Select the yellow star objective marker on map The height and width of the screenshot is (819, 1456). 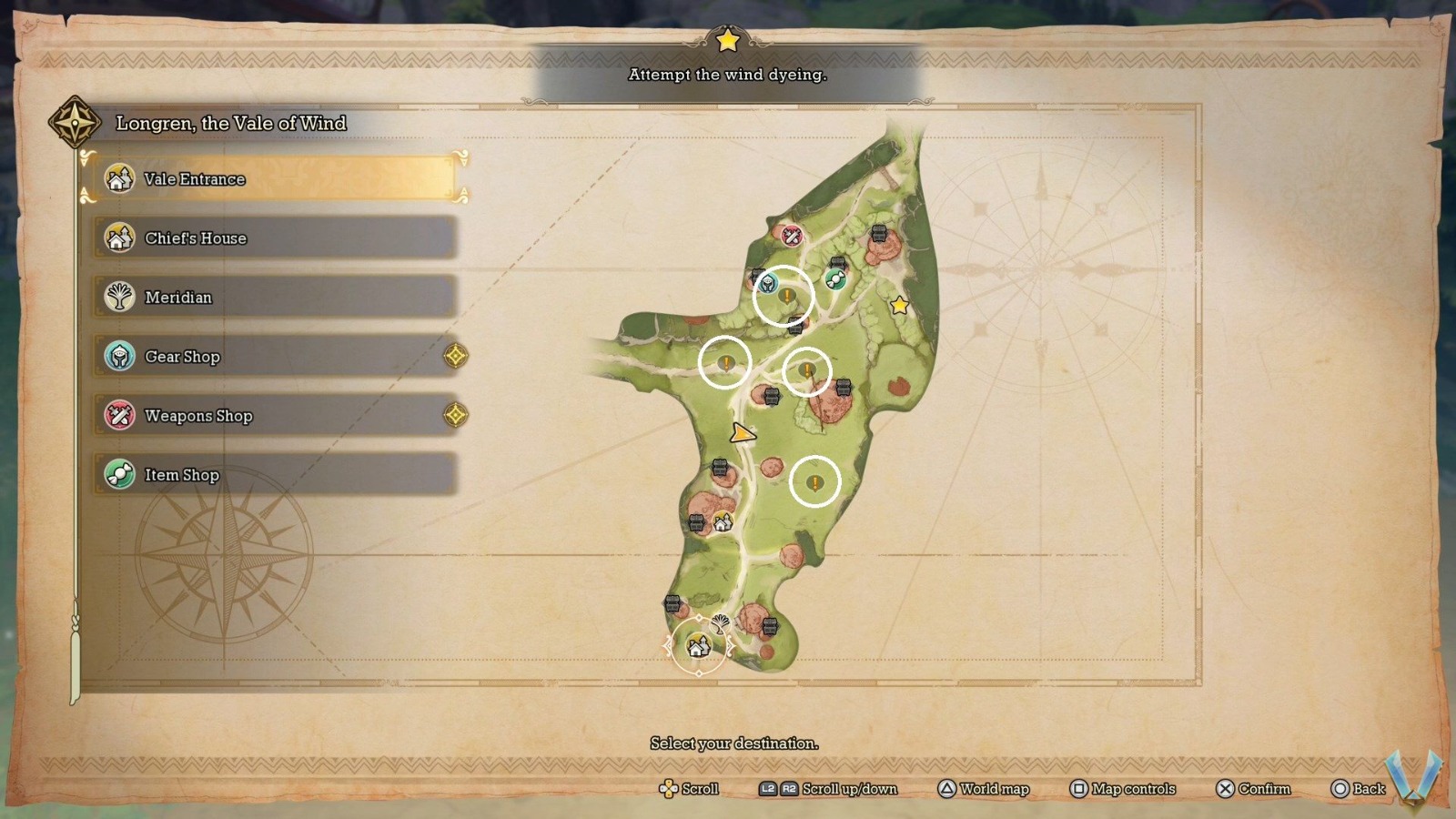(900, 306)
